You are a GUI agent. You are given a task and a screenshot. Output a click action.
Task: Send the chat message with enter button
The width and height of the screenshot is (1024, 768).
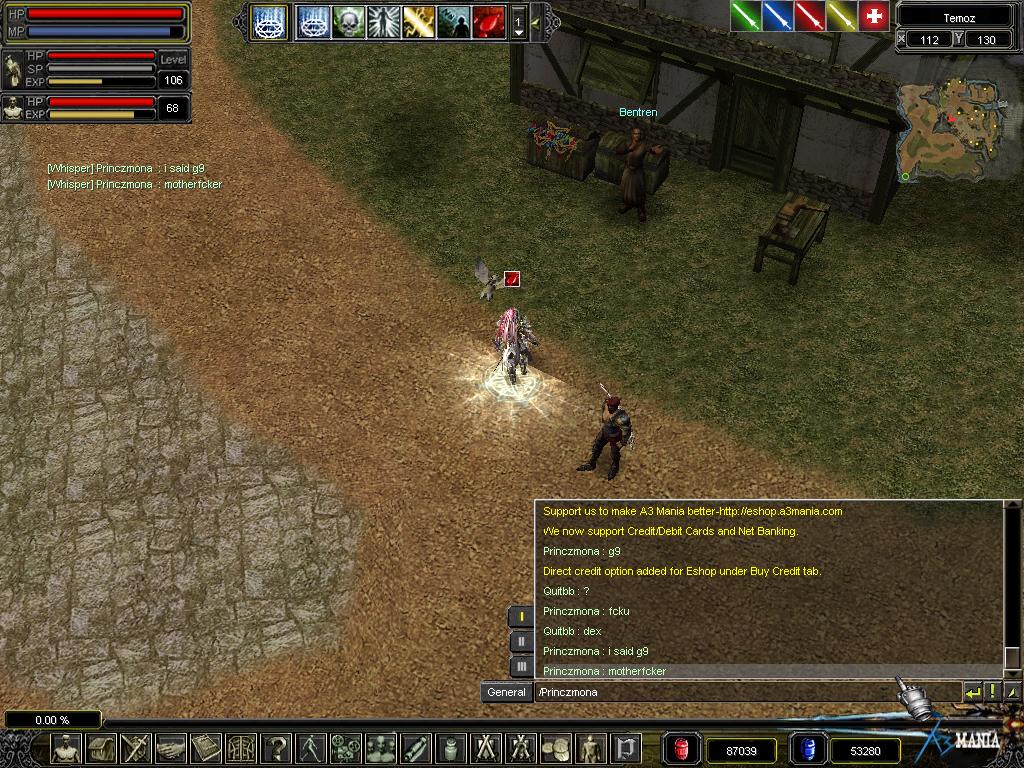tap(973, 692)
